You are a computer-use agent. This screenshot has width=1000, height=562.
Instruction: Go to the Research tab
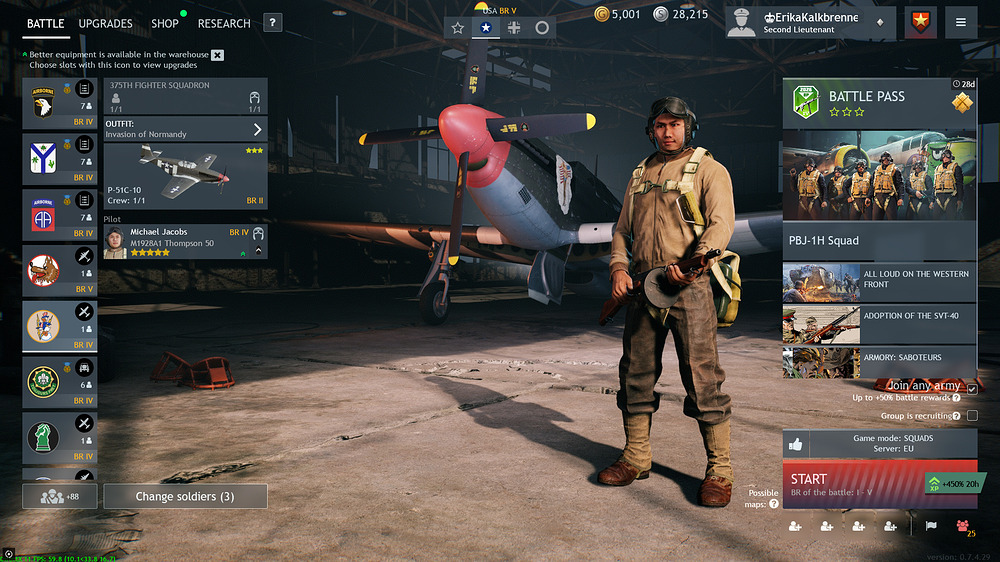pos(224,23)
